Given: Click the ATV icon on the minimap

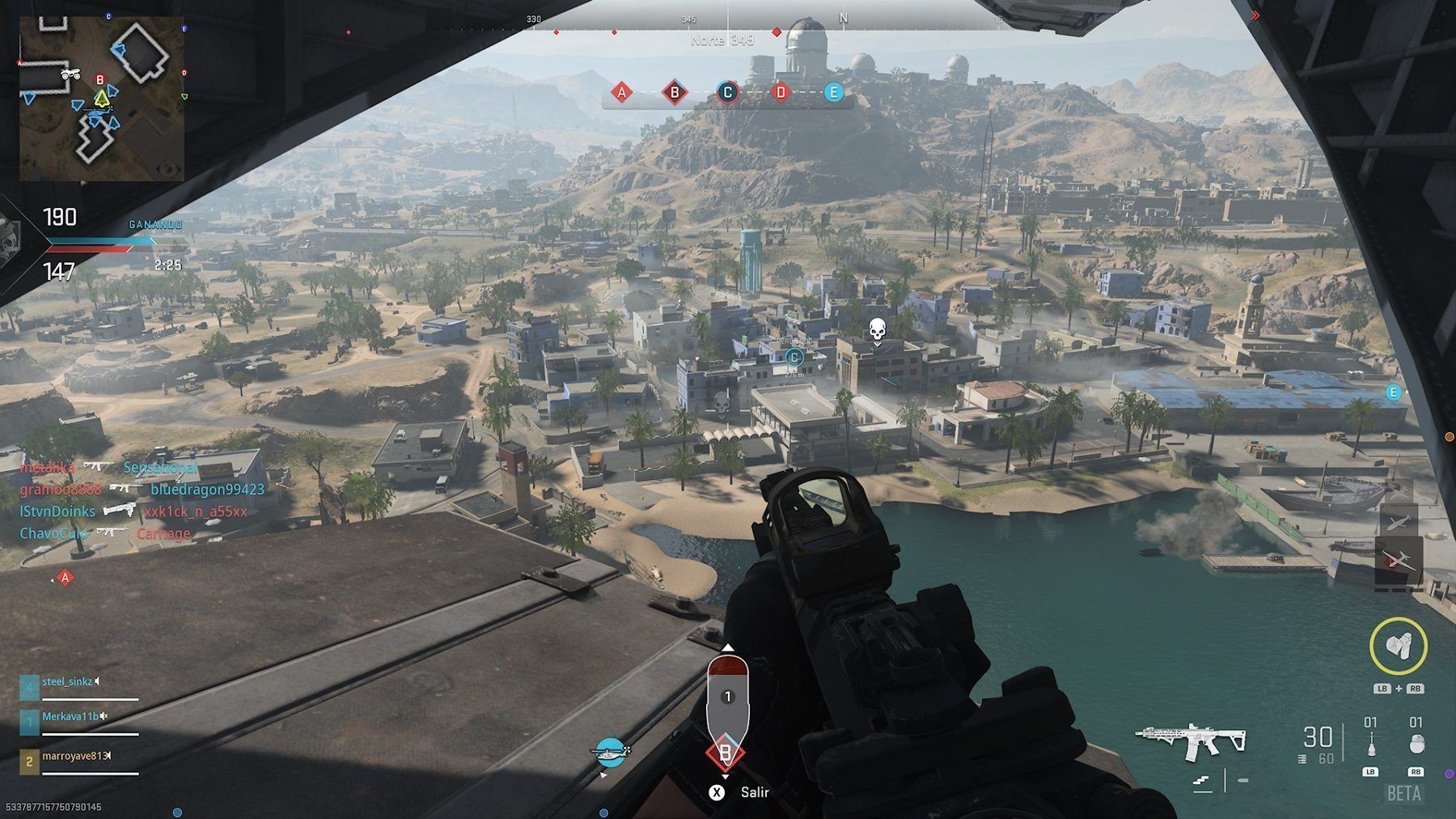Looking at the screenshot, I should [x=71, y=74].
